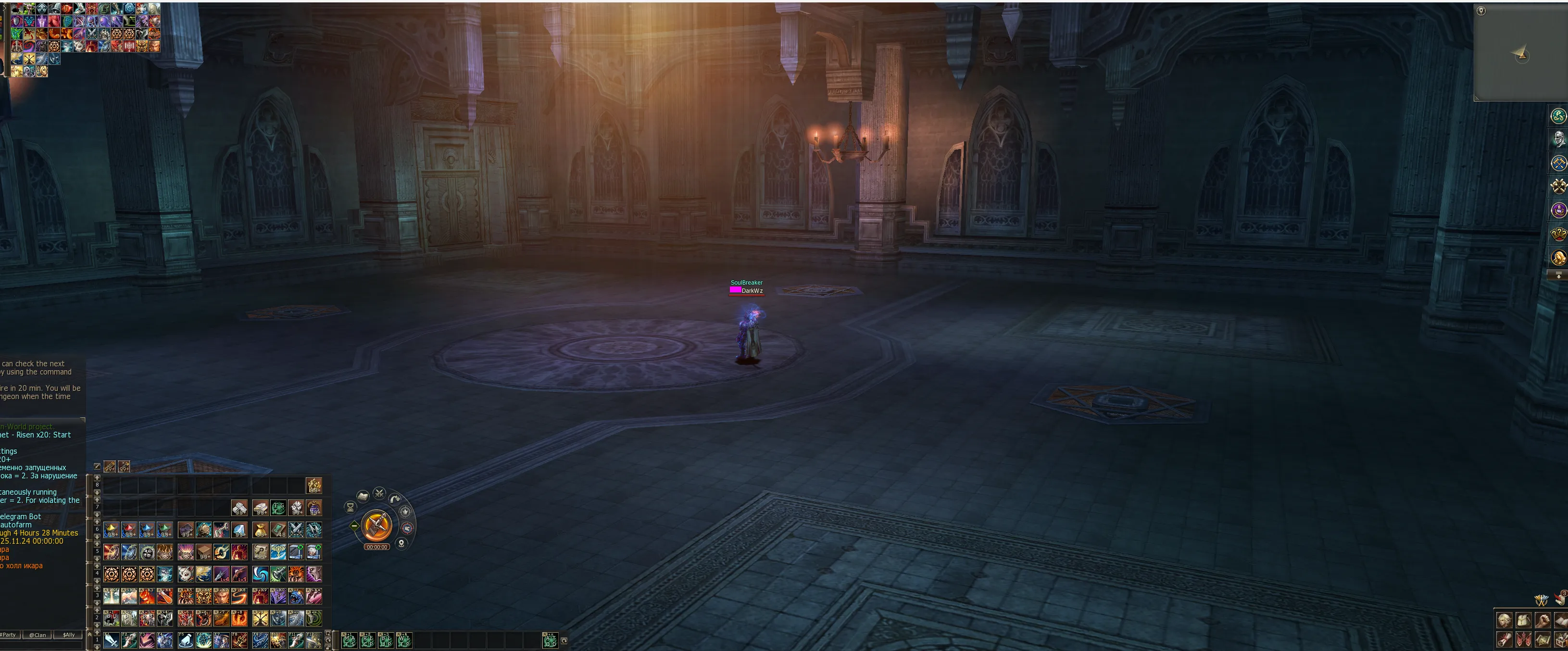Switch chat to the @Clan tab
The image size is (1568, 651).
[x=38, y=635]
